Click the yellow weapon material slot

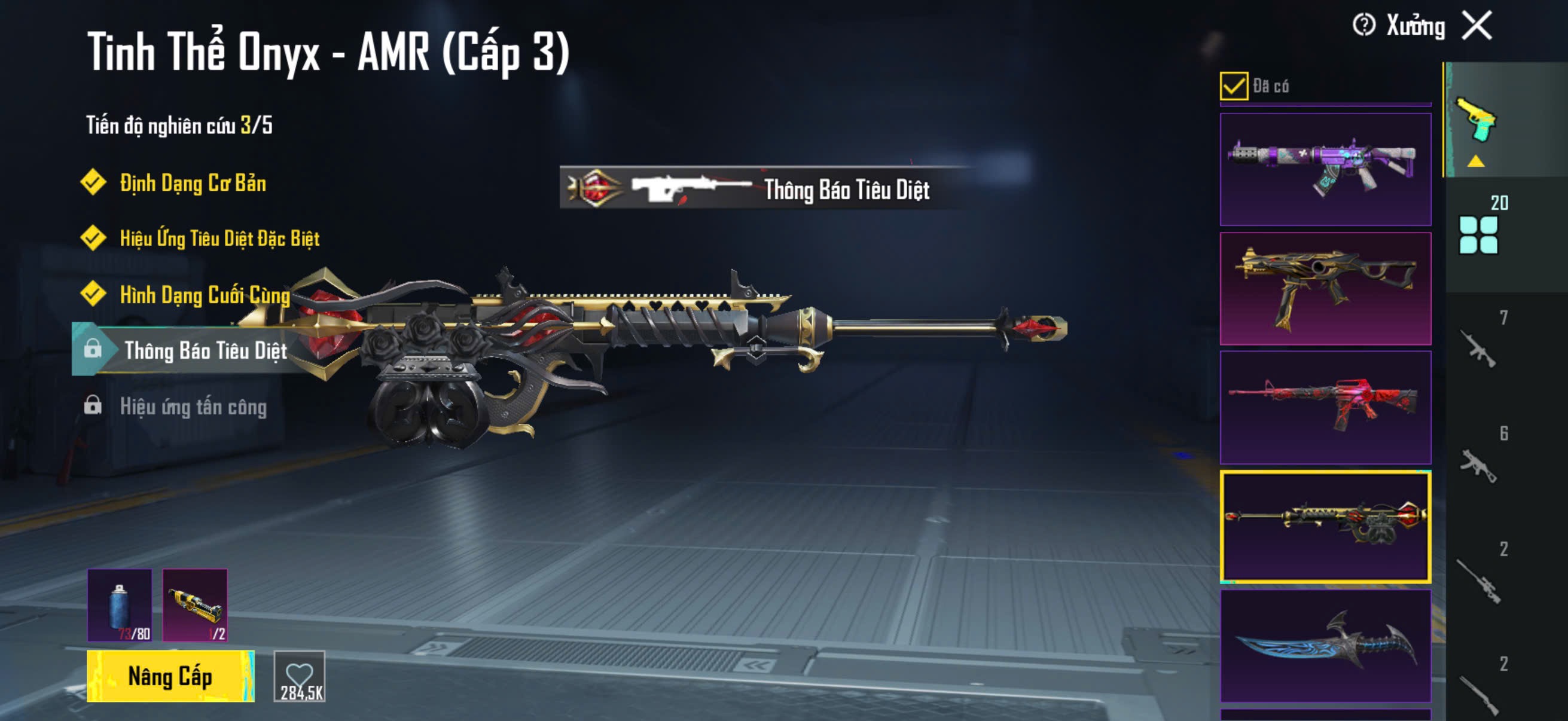195,605
